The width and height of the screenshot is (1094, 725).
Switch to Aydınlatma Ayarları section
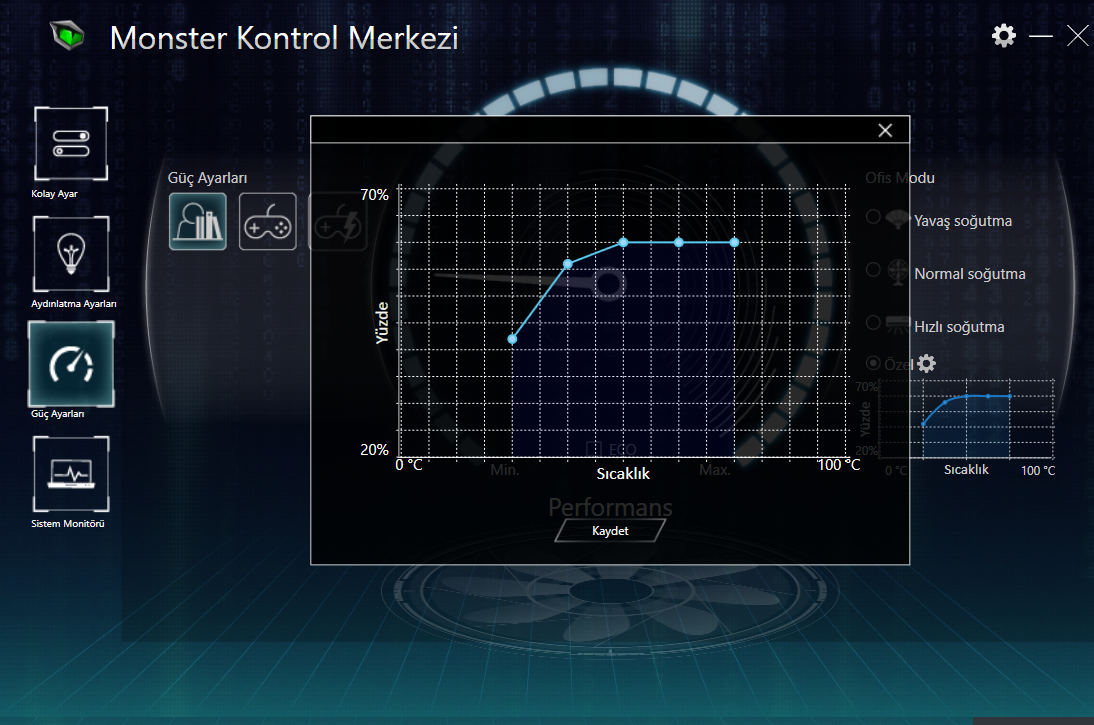70,254
